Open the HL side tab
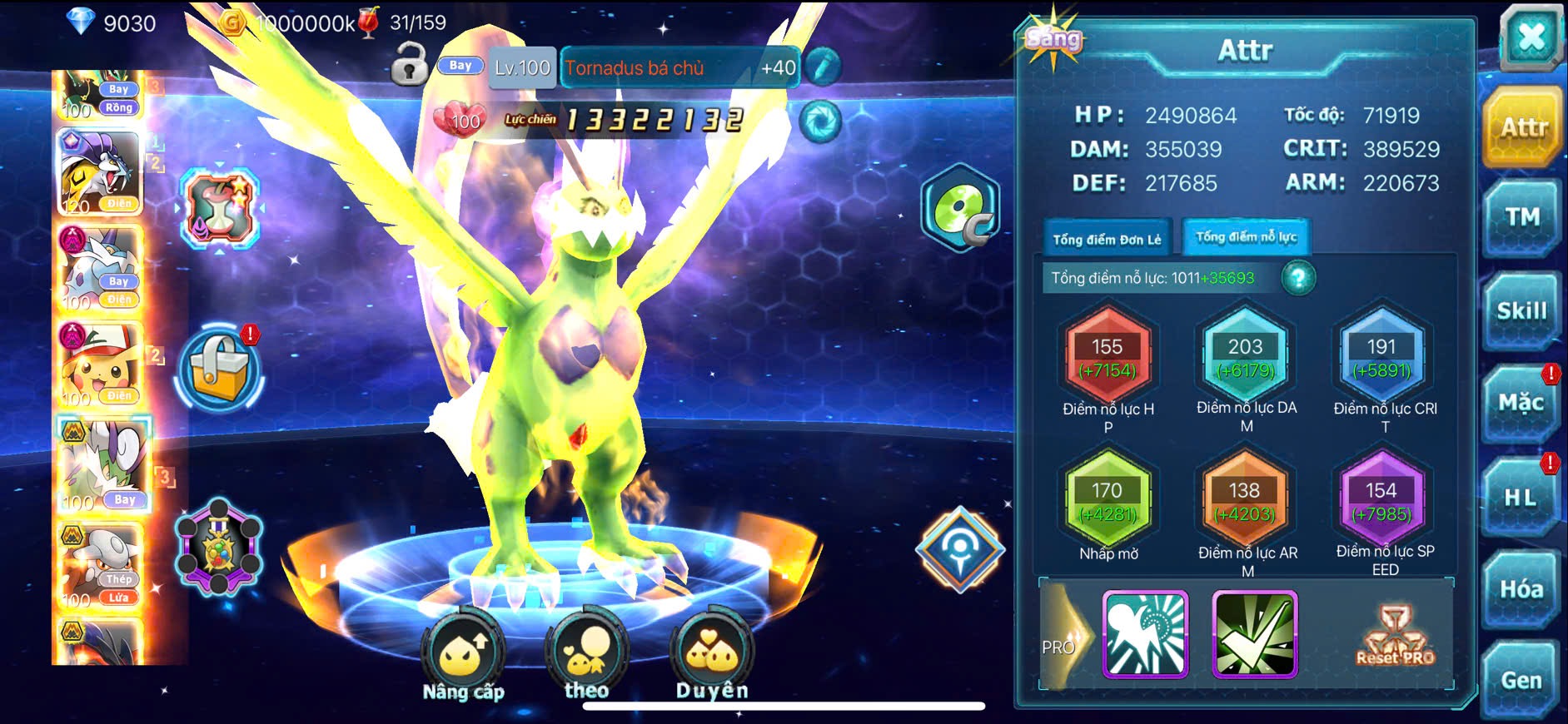Screen dimensions: 1568x724 tap(1521, 498)
